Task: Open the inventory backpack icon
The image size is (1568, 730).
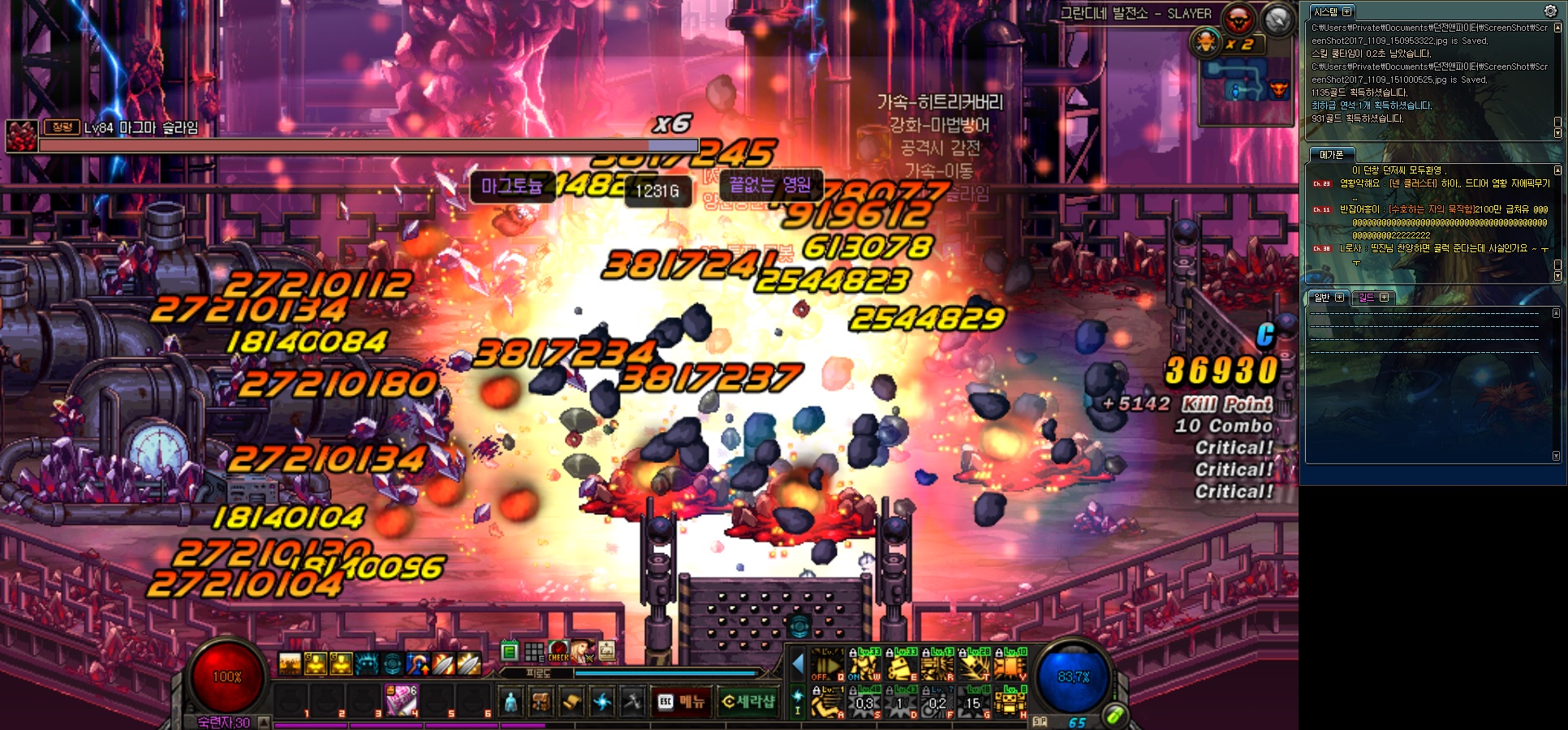Action: coord(541,702)
